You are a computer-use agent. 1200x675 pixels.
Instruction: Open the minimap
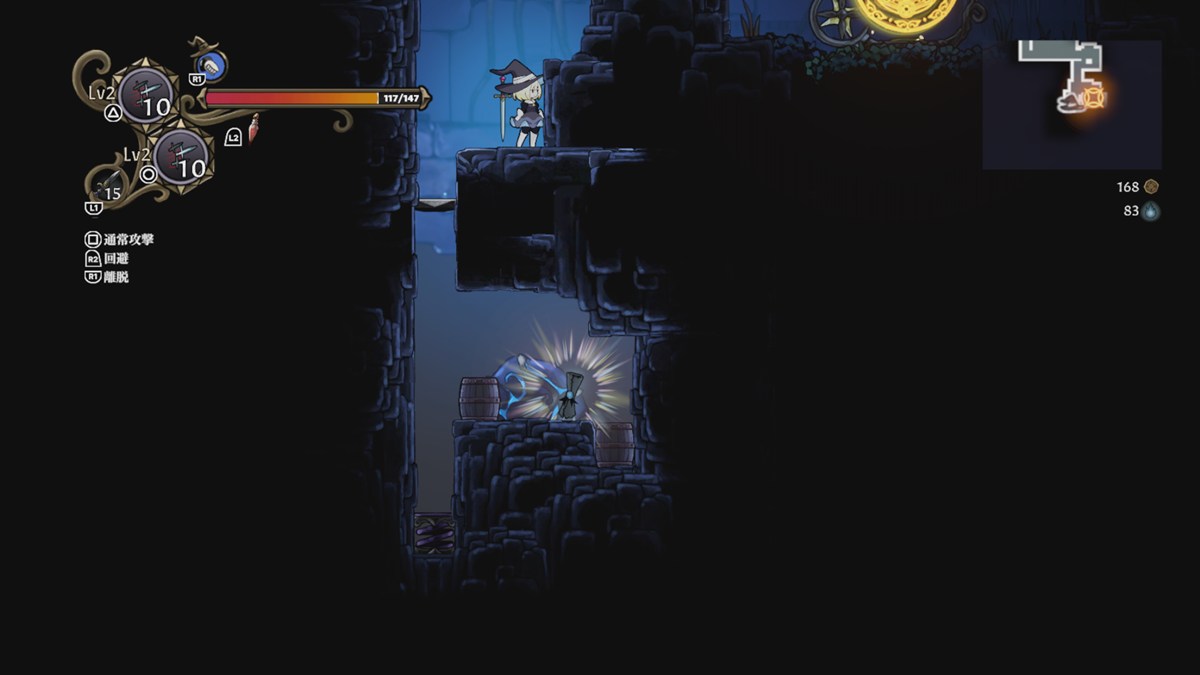pos(1071,104)
